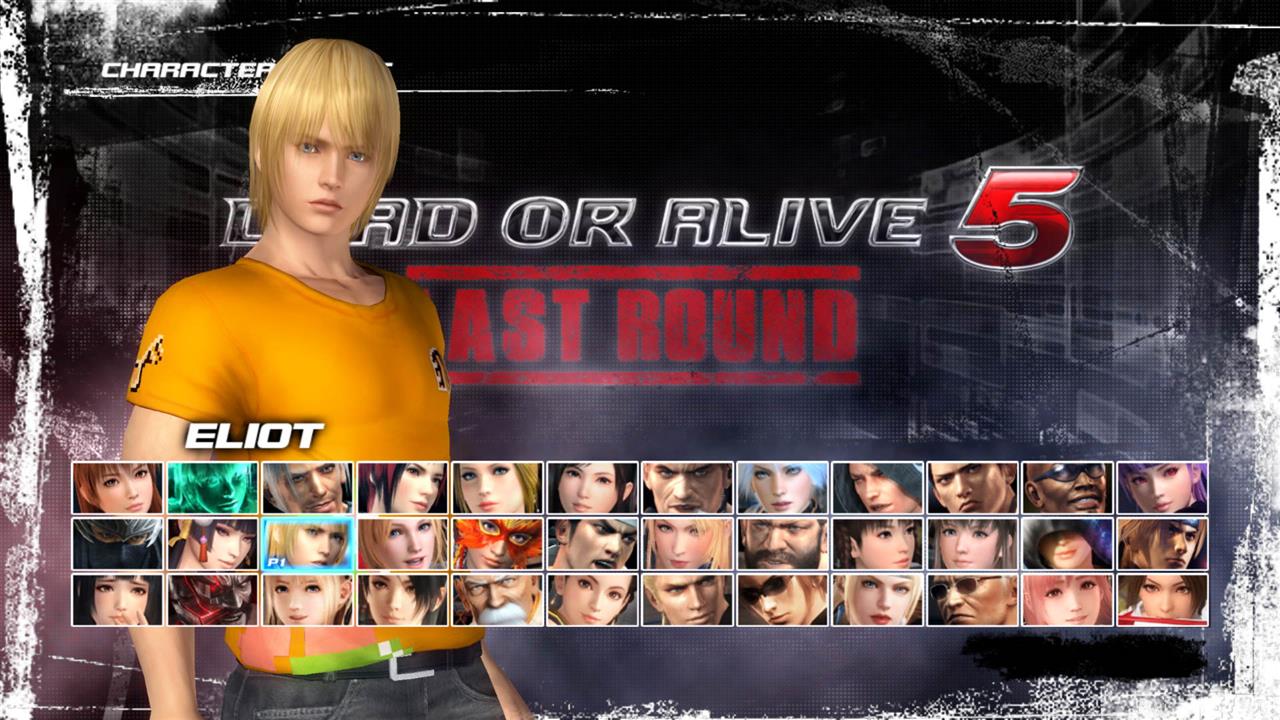1280x720 pixels.
Task: Pick Raidou's red demonic mask portrait
Action: coord(204,597)
